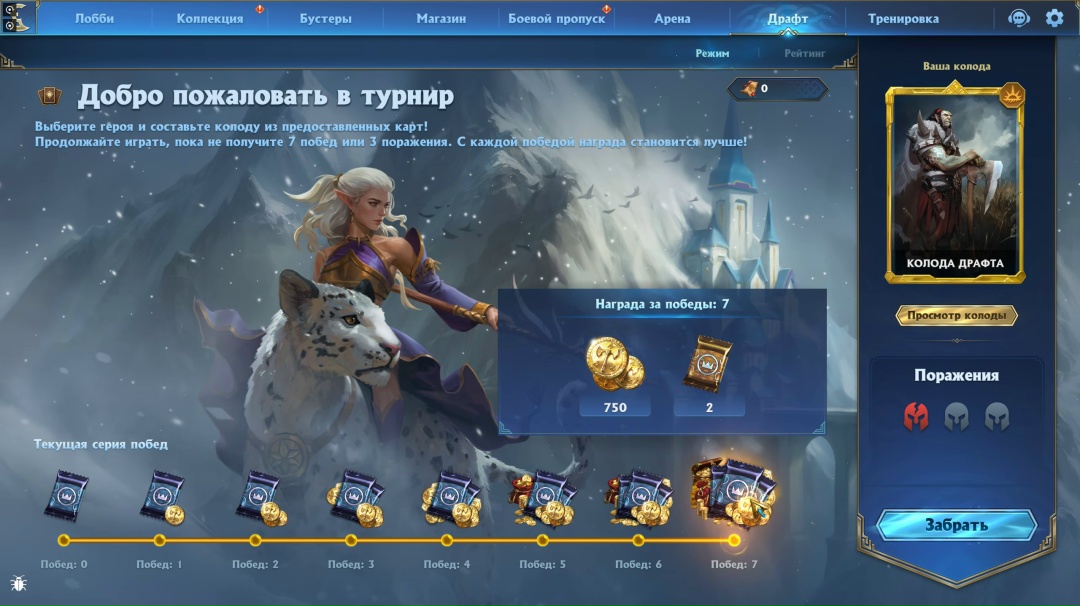Select the Драфт tab
The height and width of the screenshot is (606, 1080).
click(787, 18)
